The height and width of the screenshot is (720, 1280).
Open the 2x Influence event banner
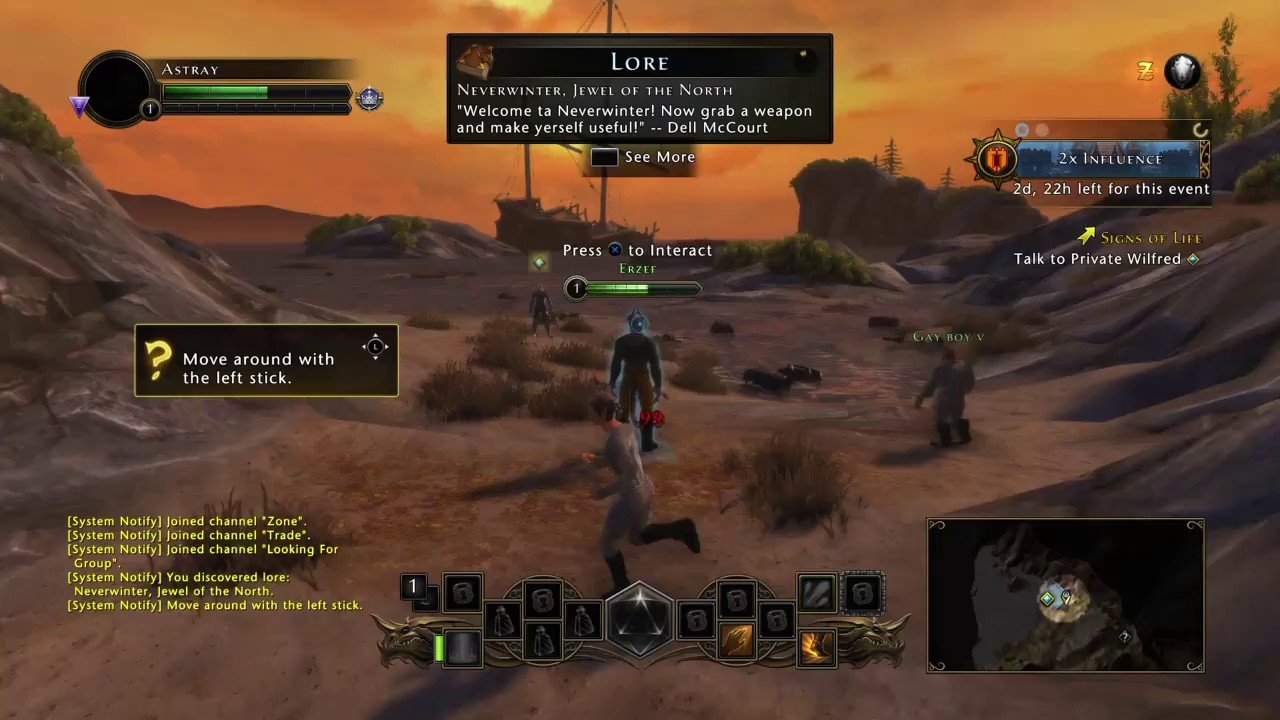1110,159
